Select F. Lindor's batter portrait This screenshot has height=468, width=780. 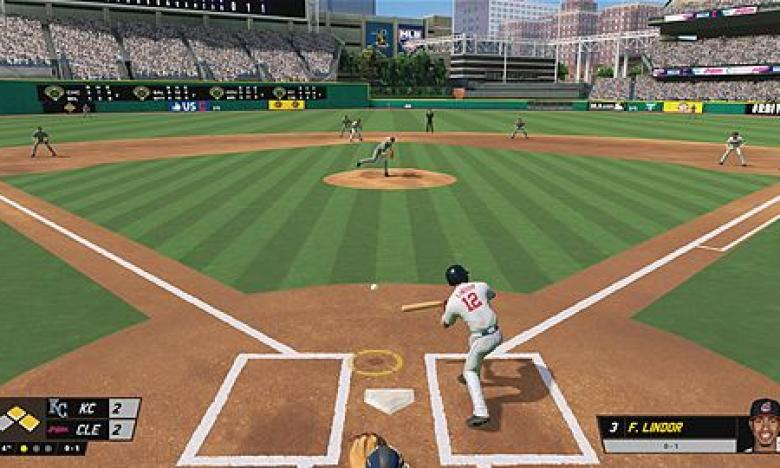(x=763, y=427)
